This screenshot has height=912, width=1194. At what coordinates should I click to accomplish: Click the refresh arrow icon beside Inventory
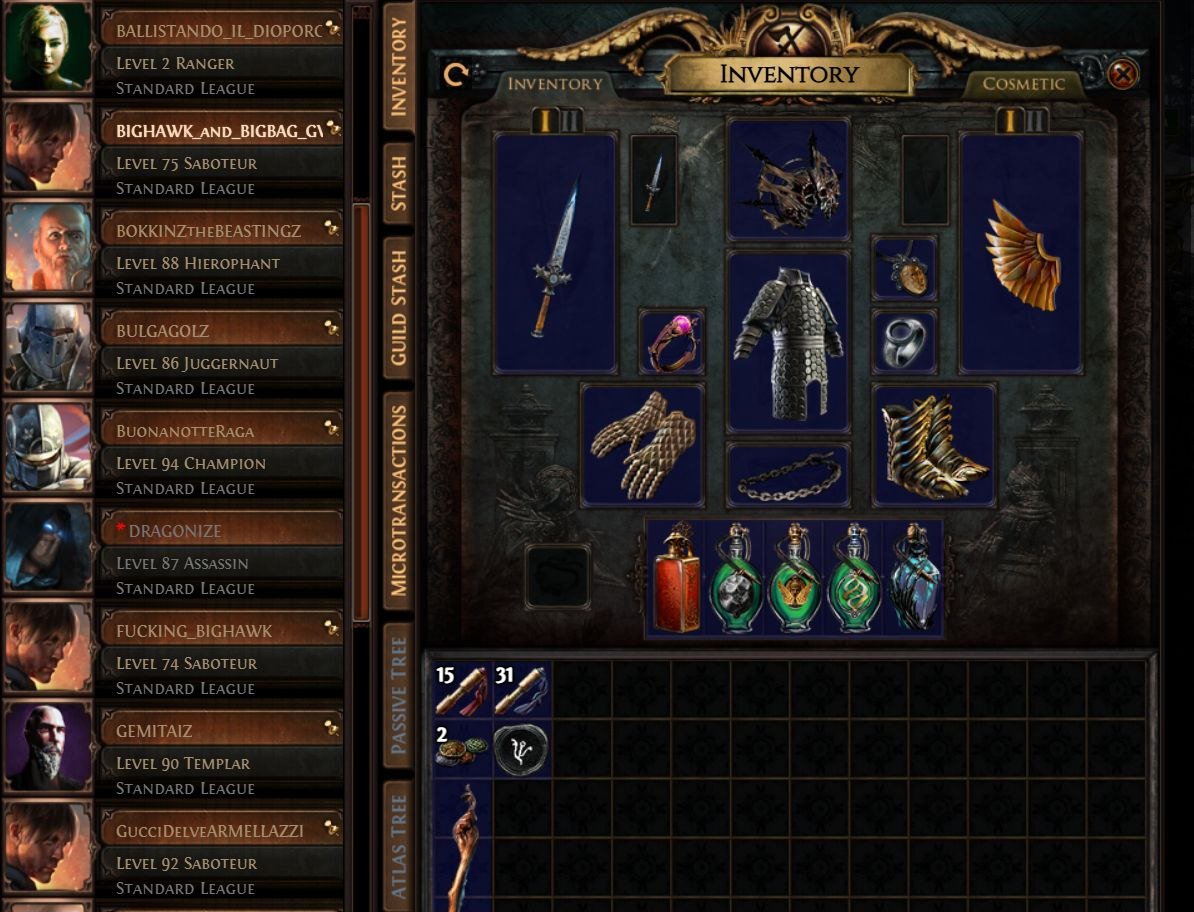pos(455,75)
